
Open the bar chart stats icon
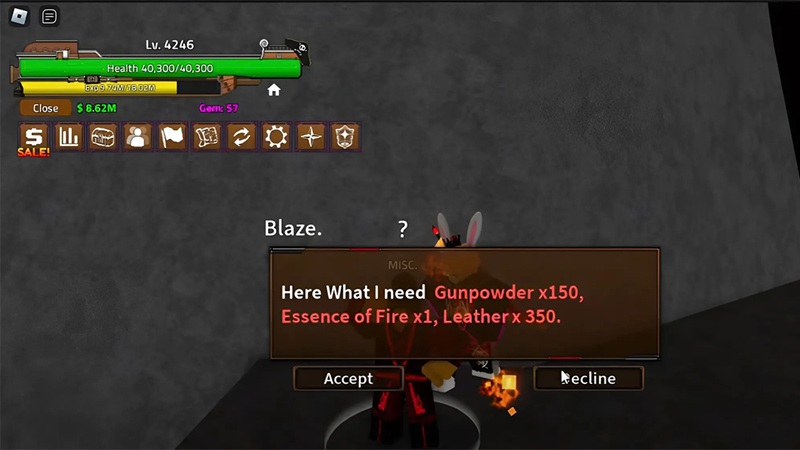pos(69,137)
